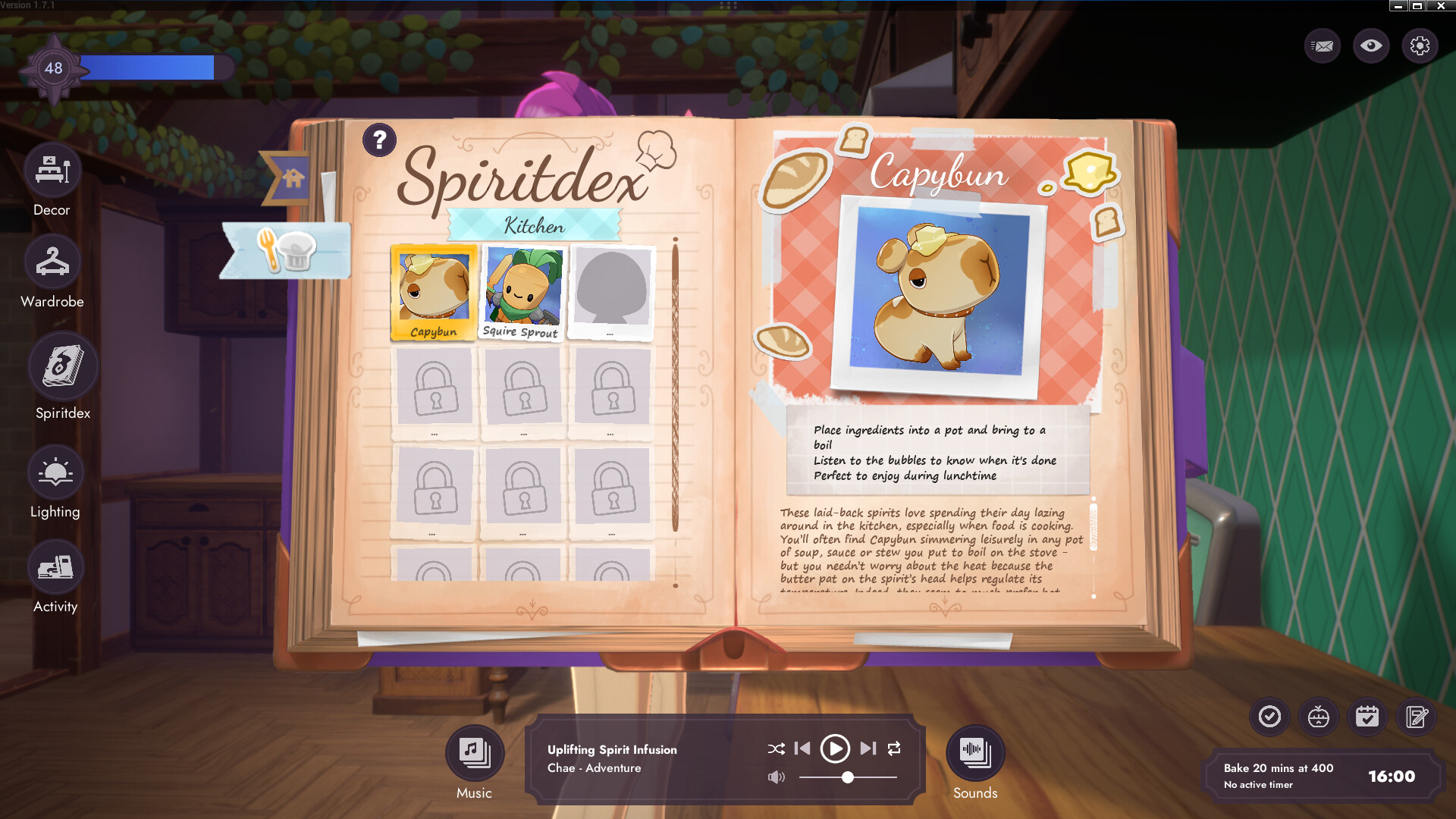Adjust the music volume slider

848,777
